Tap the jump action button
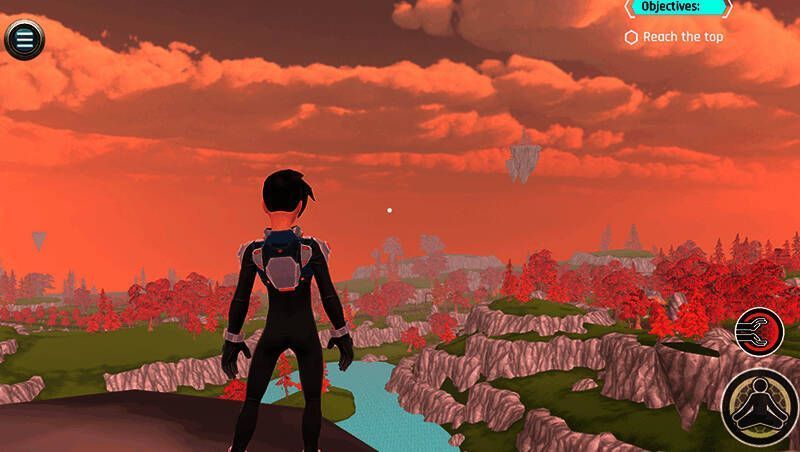This screenshot has height=452, width=800. tap(761, 406)
